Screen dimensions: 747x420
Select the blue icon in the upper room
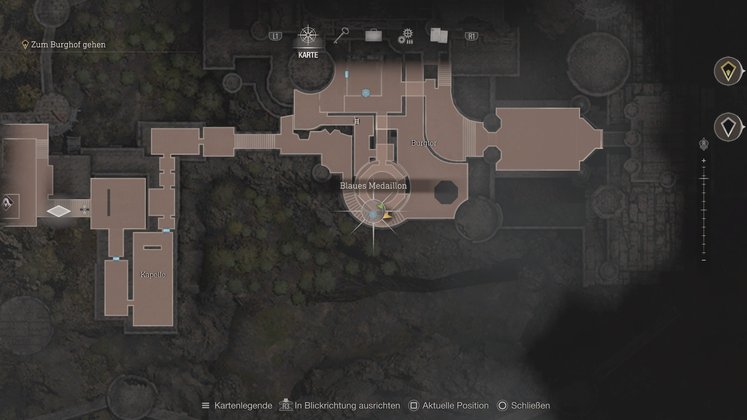click(367, 94)
